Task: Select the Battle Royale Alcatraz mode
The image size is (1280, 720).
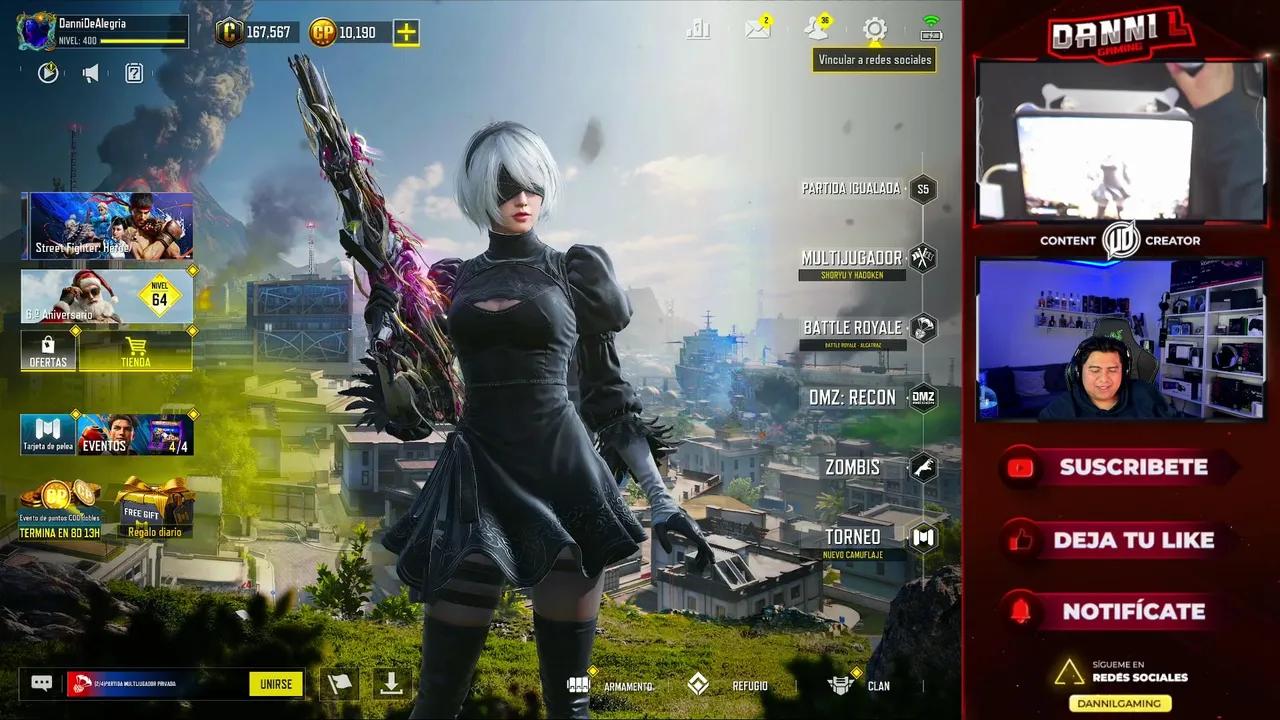Action: (x=852, y=328)
